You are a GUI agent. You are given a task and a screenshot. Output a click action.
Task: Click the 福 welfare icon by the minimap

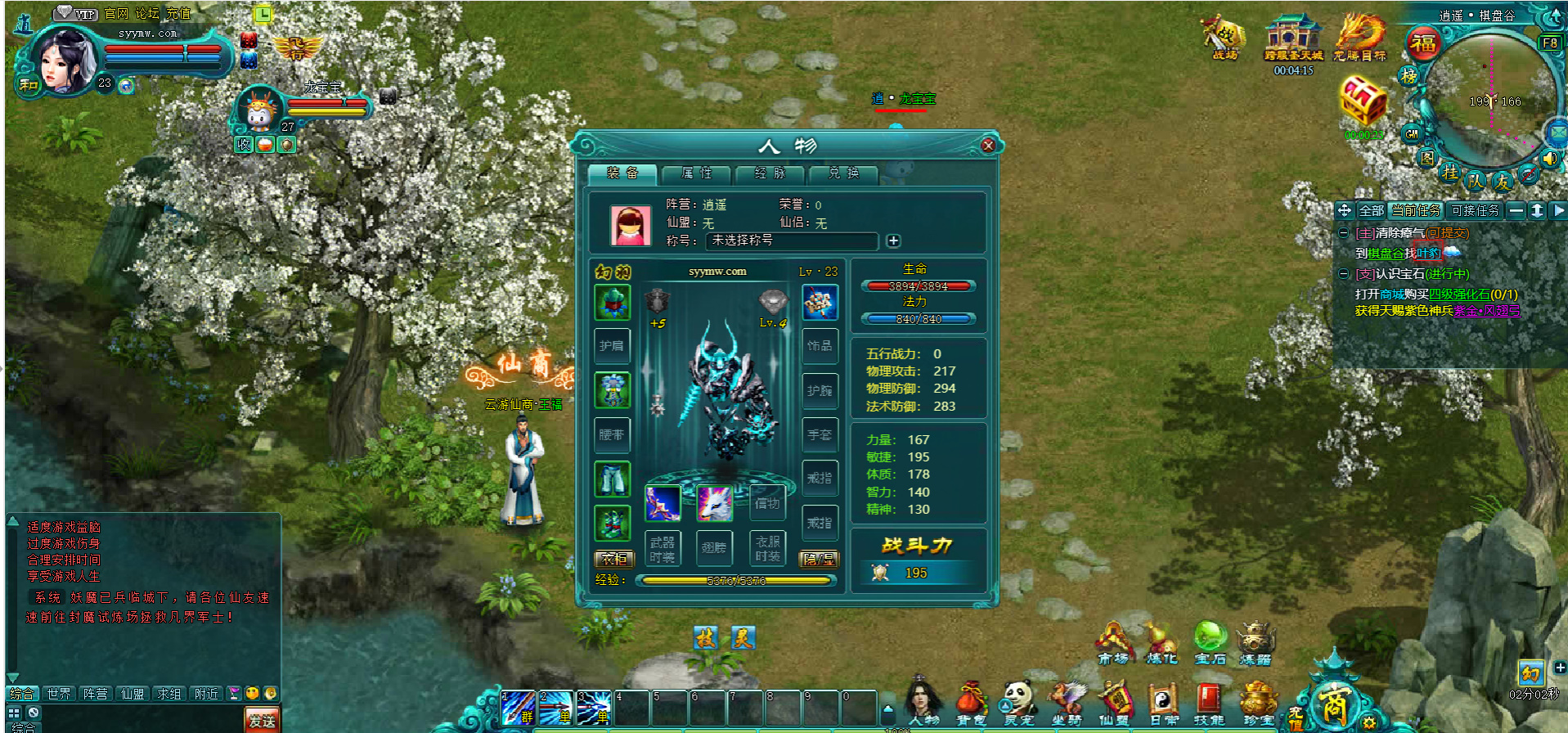(x=1423, y=43)
